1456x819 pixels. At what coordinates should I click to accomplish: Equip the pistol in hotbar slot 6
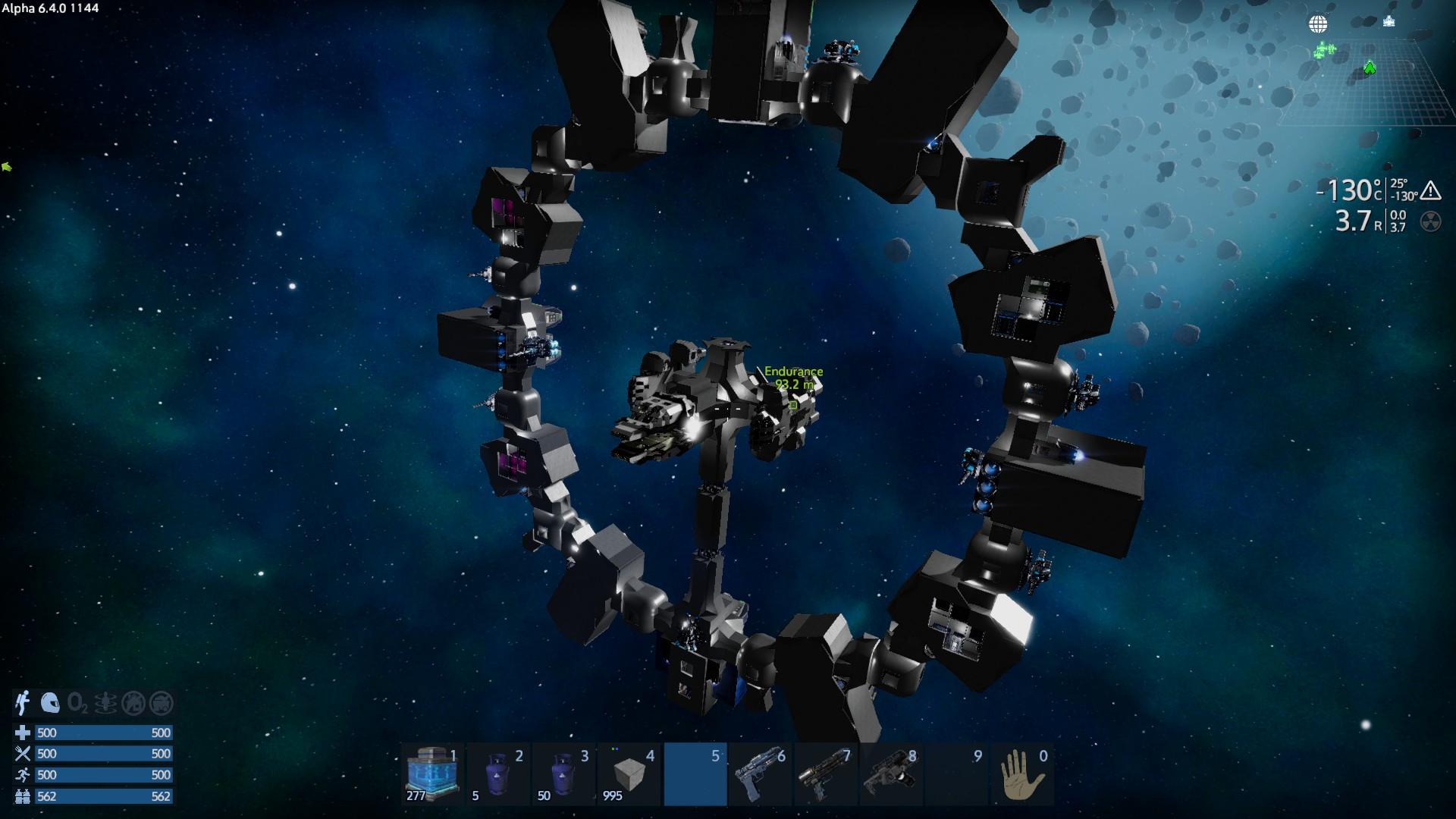(761, 774)
